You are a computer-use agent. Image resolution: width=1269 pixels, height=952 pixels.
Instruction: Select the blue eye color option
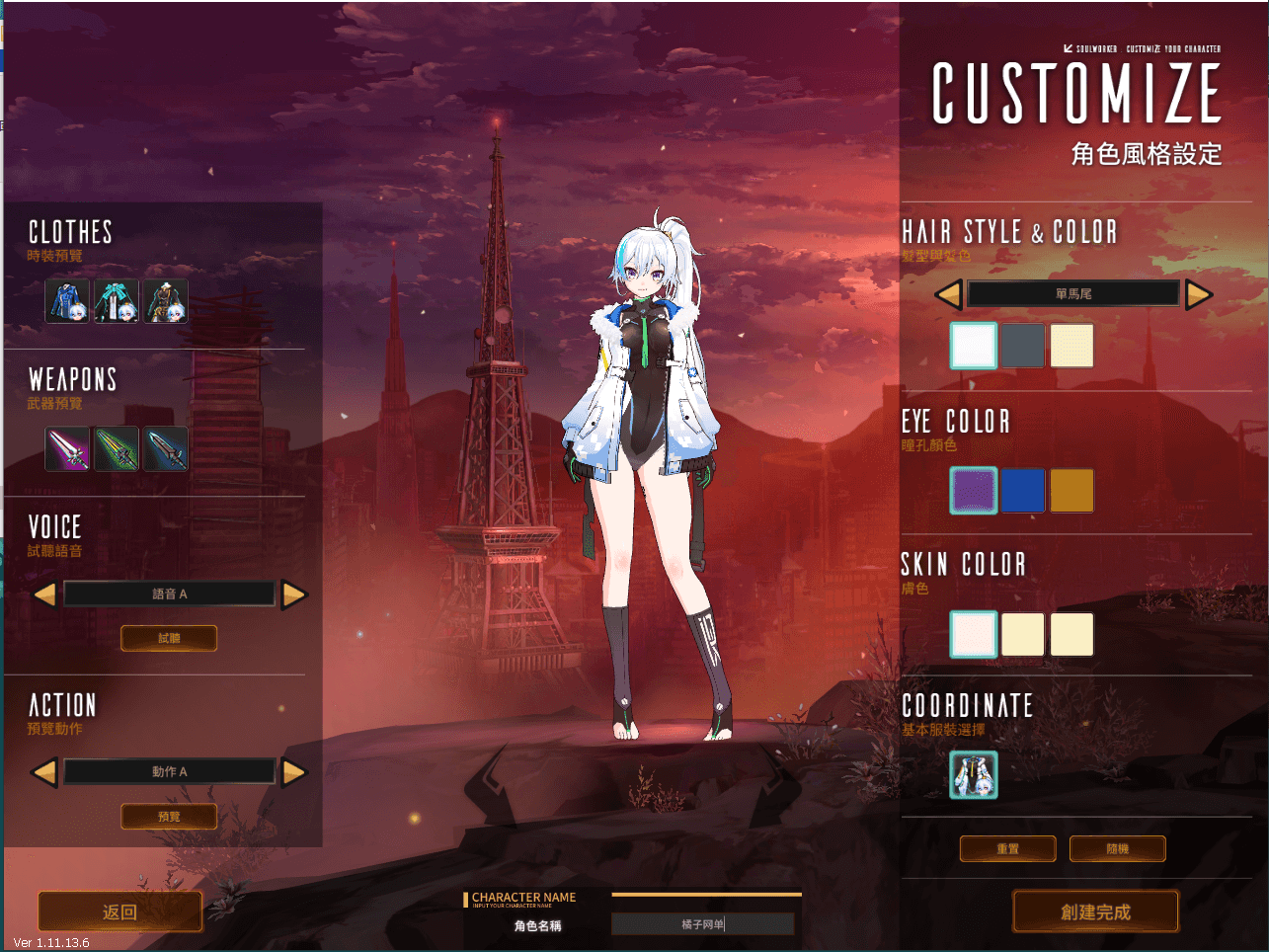coord(1023,490)
